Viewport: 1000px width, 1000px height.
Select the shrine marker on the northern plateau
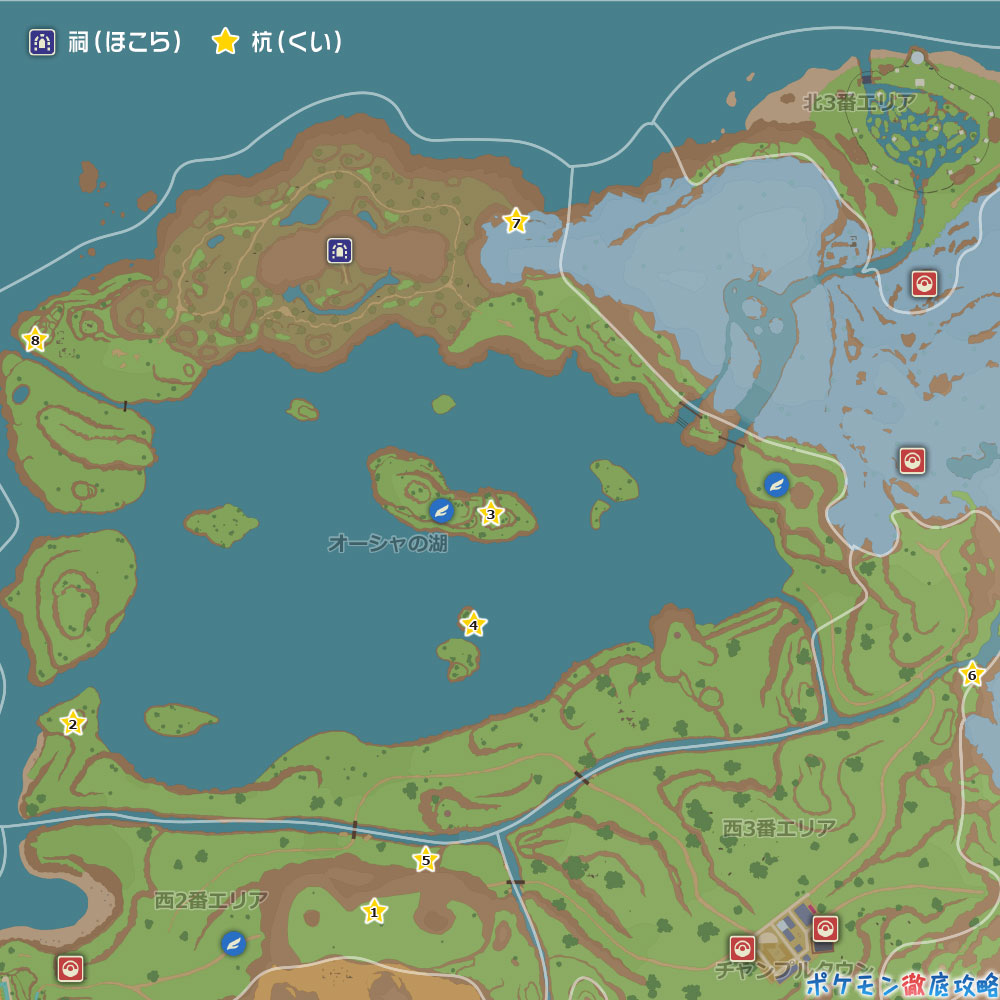pyautogui.click(x=340, y=250)
